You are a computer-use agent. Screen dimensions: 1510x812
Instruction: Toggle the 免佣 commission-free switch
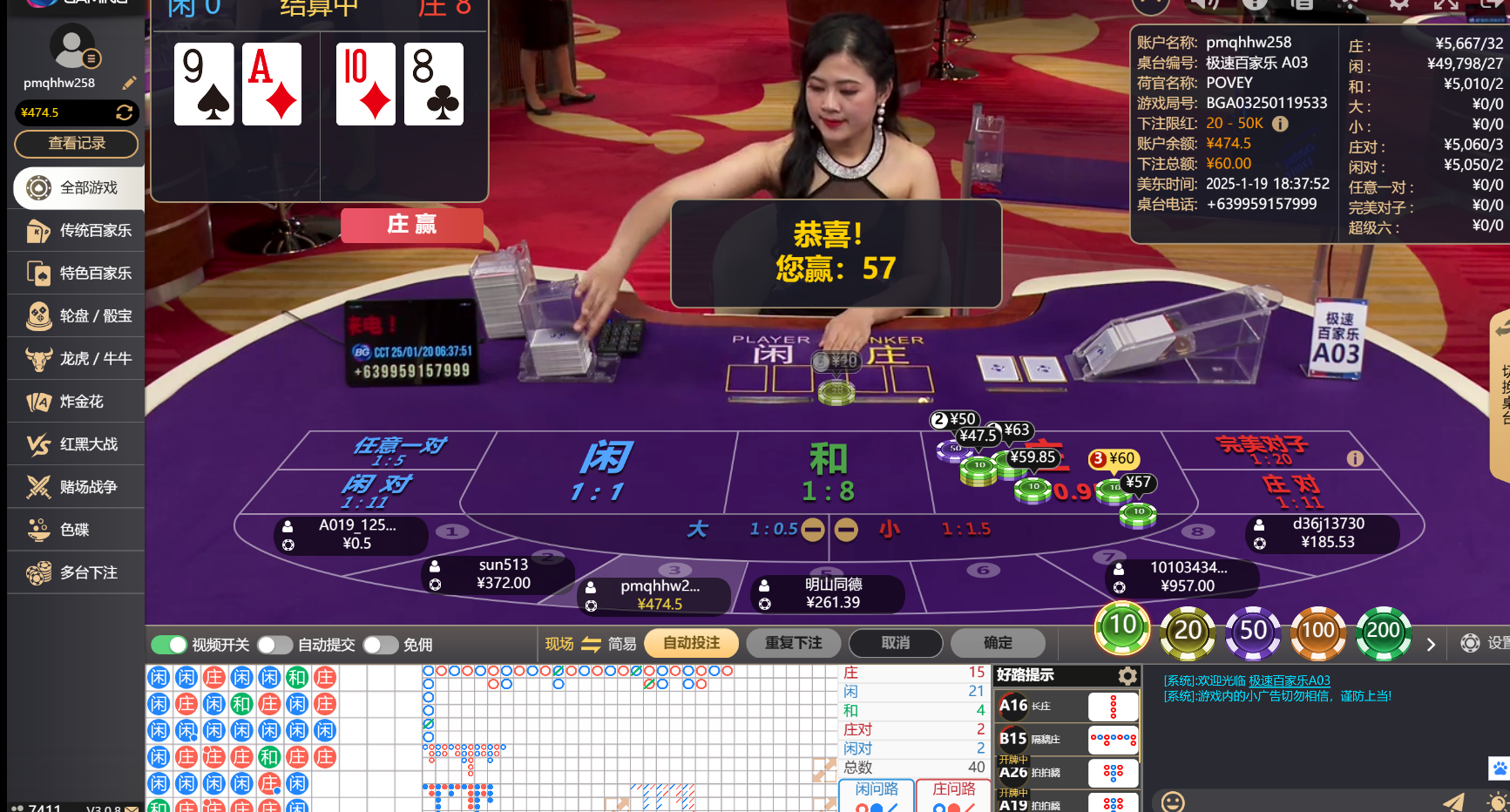click(x=380, y=645)
